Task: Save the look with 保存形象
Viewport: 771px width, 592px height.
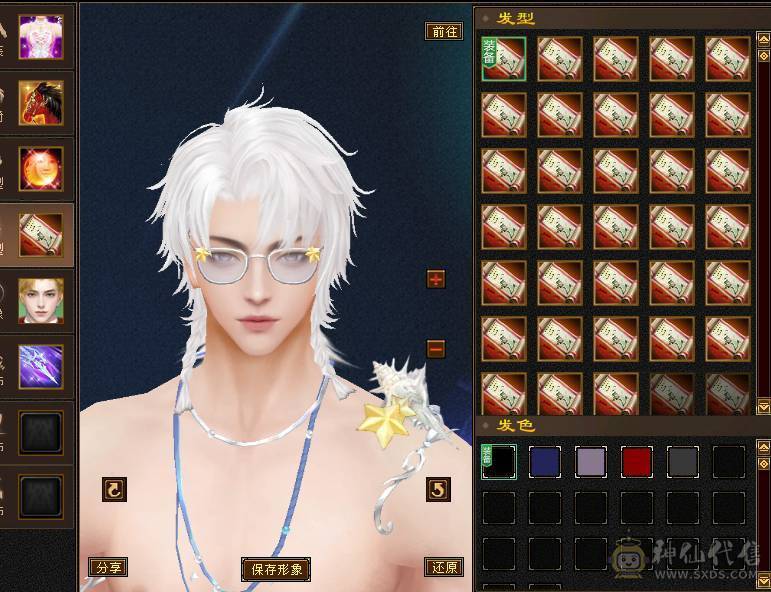Action: (276, 569)
